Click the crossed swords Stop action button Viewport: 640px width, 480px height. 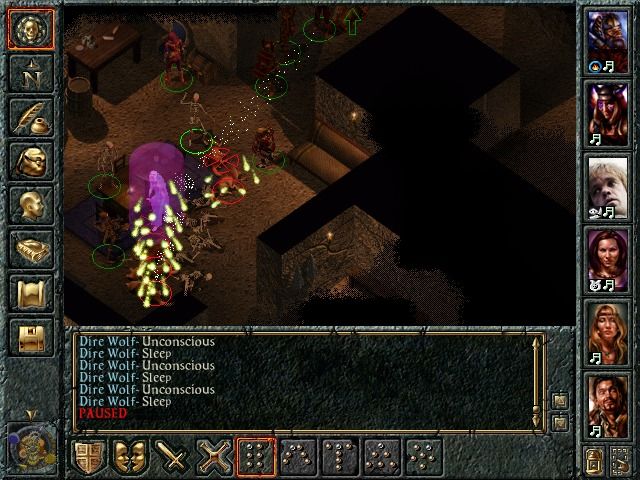(216, 458)
